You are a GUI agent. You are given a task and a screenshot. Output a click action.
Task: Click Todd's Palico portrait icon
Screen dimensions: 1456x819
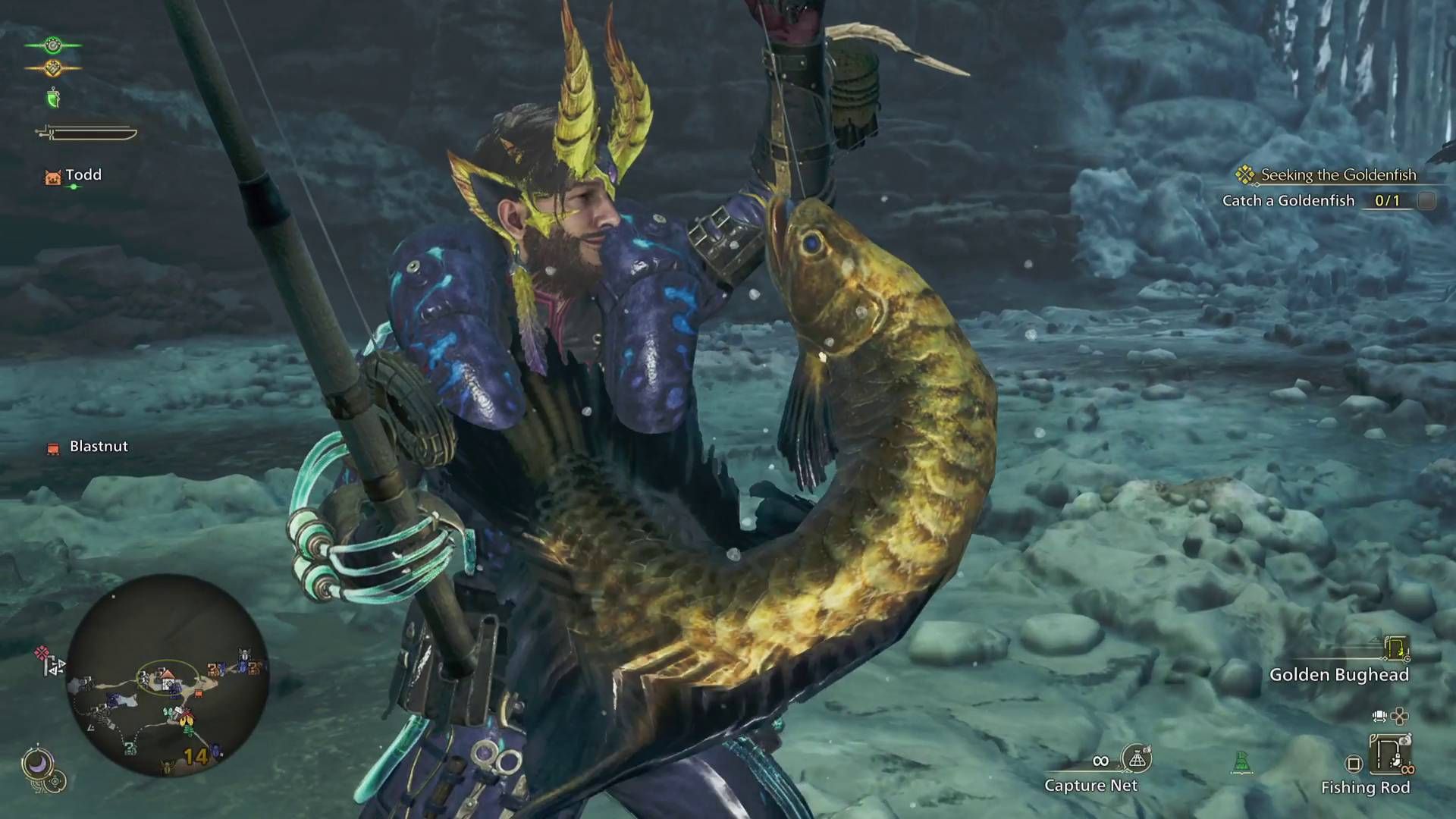coord(52,176)
